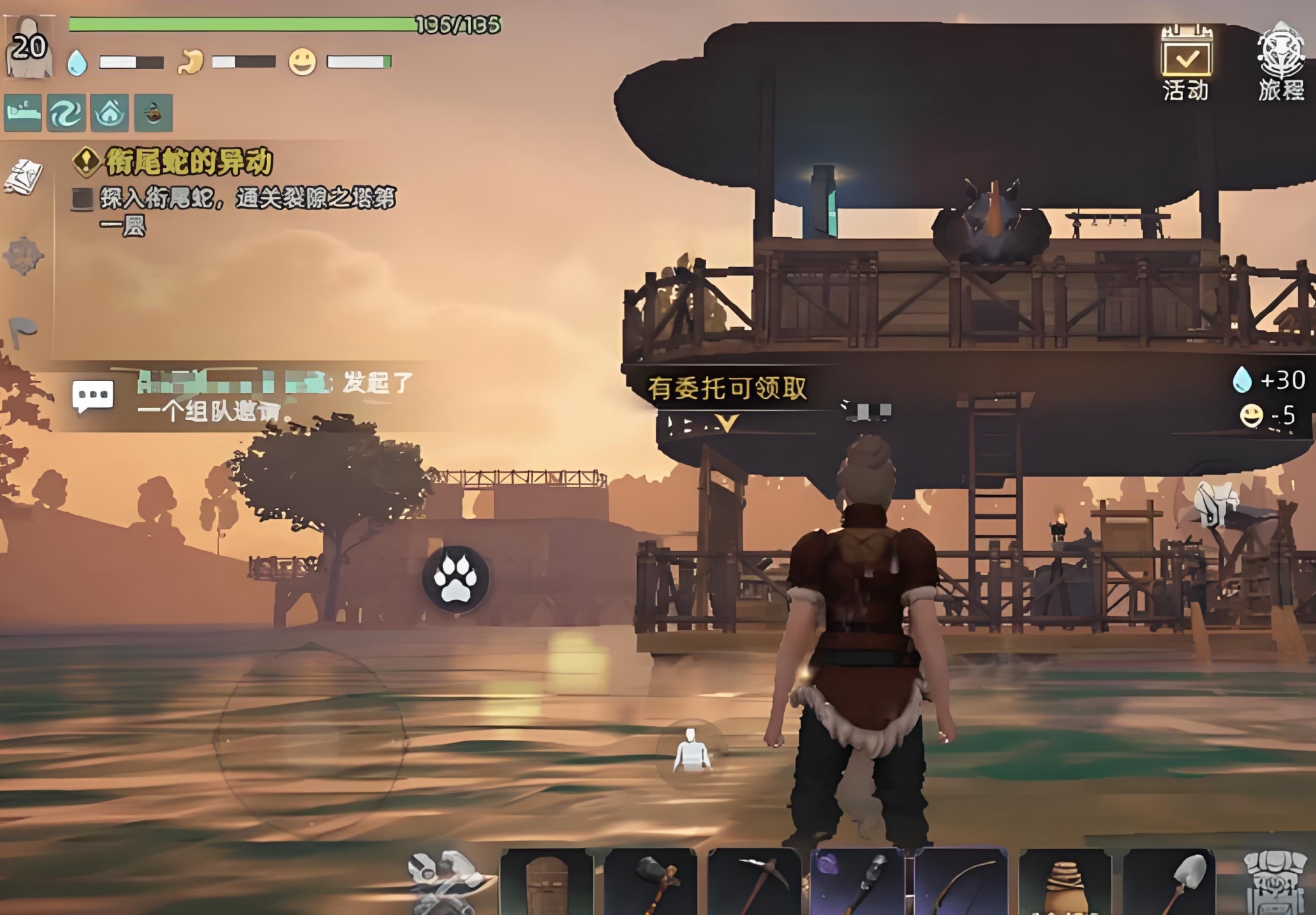The width and height of the screenshot is (1316, 915).
Task: Equip the shovel from the hotbar
Action: [1169, 881]
